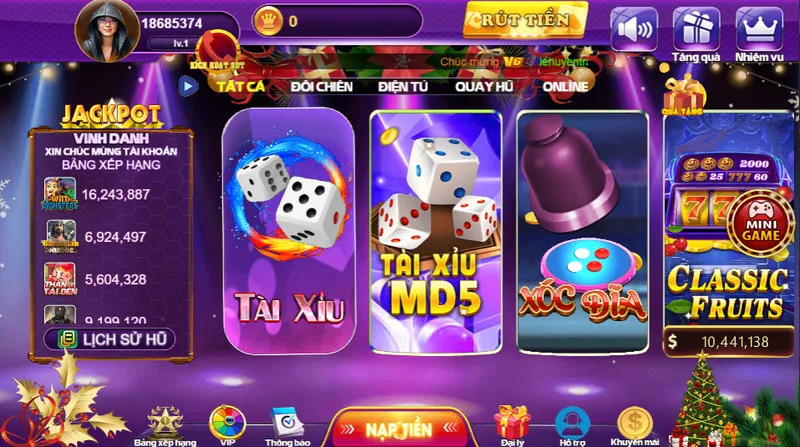The width and height of the screenshot is (800, 447).
Task: Open Bảng xếp hạng leaderboard icon
Action: tap(165, 425)
